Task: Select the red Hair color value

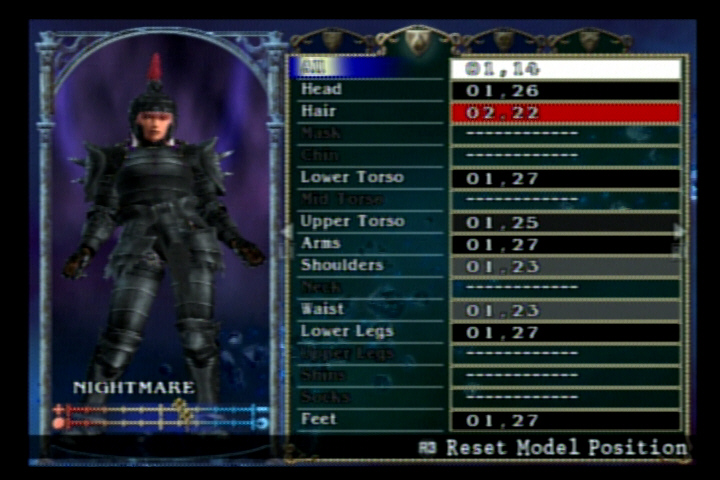Action: click(565, 113)
